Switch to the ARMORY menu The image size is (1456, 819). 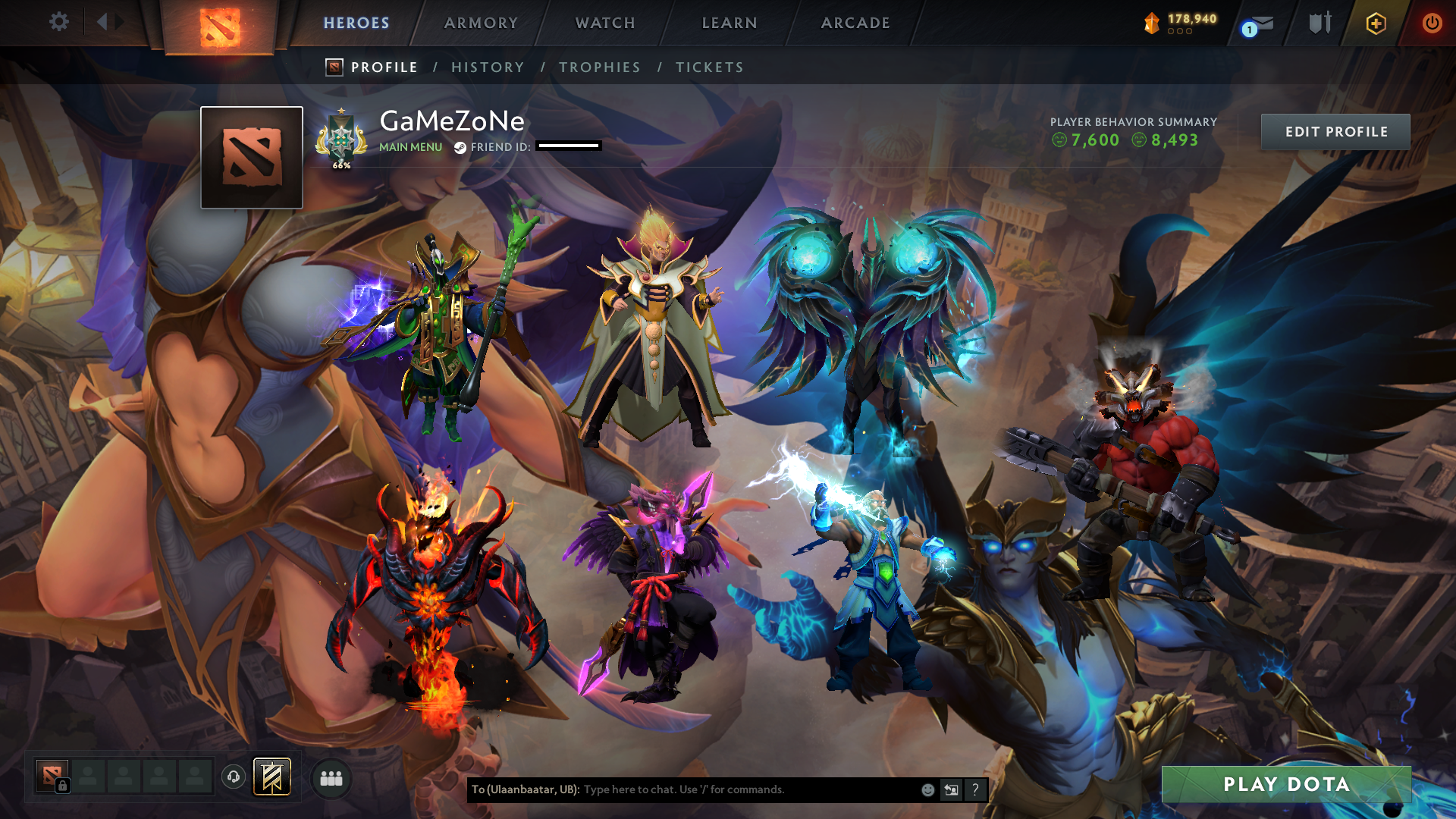click(x=481, y=23)
